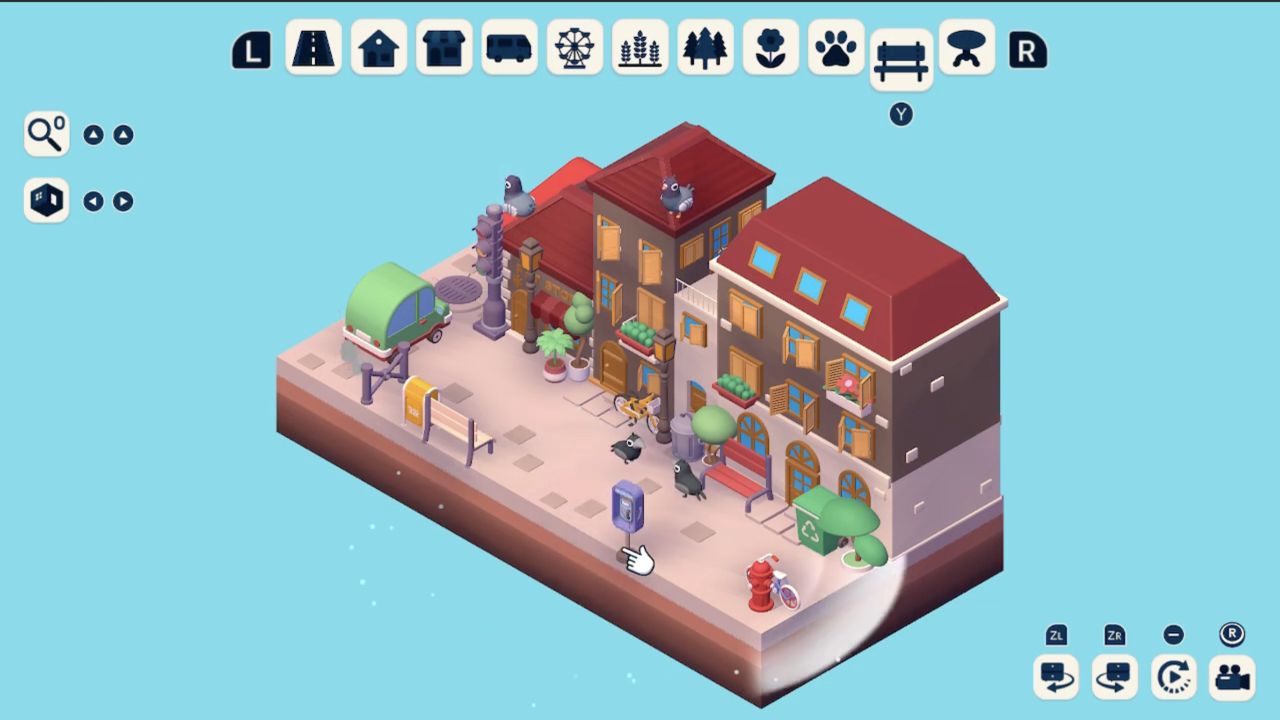Choose the flower decoration category
The width and height of the screenshot is (1280, 720).
pos(770,48)
